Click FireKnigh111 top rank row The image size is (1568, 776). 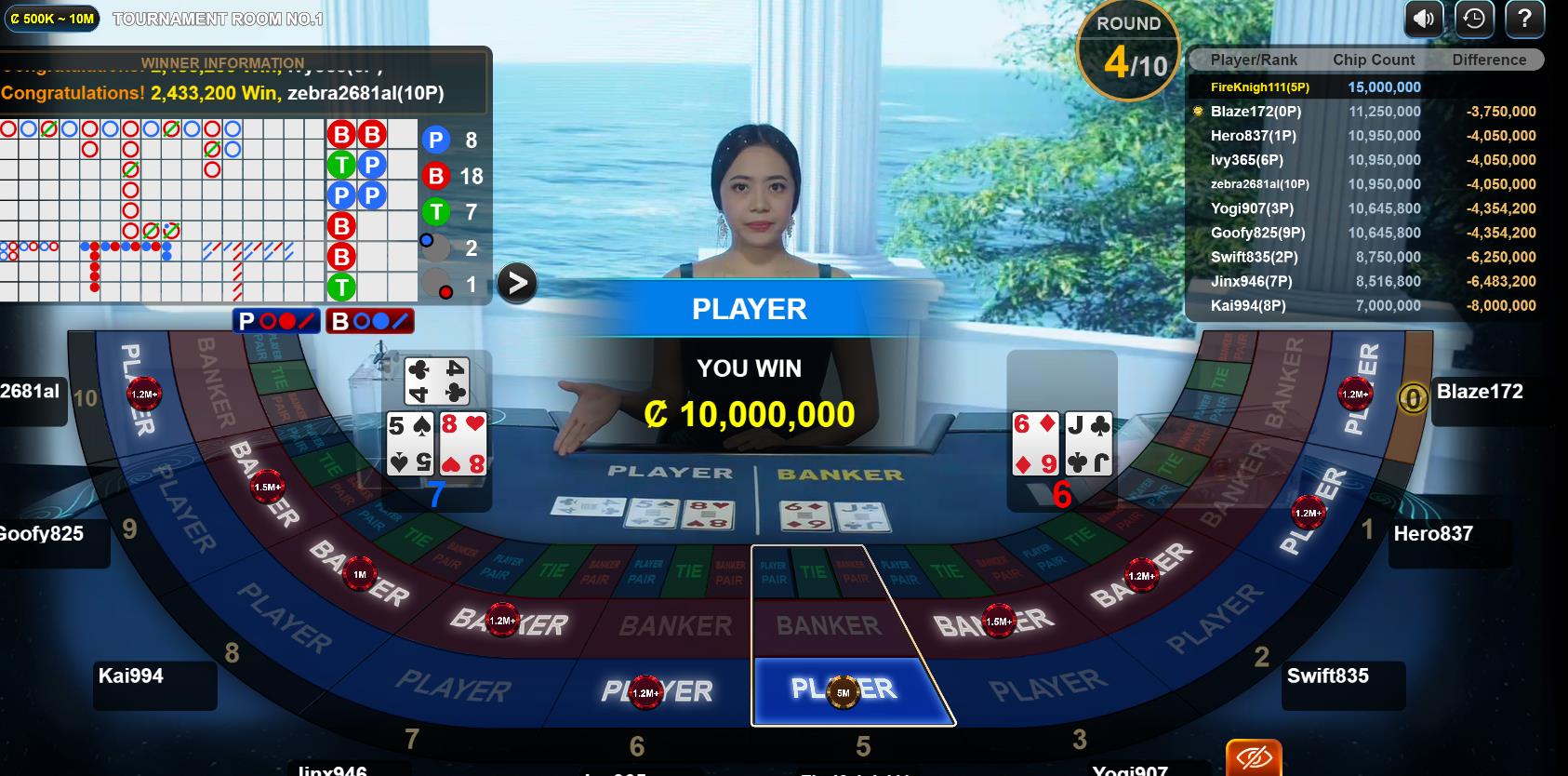[x=1363, y=87]
